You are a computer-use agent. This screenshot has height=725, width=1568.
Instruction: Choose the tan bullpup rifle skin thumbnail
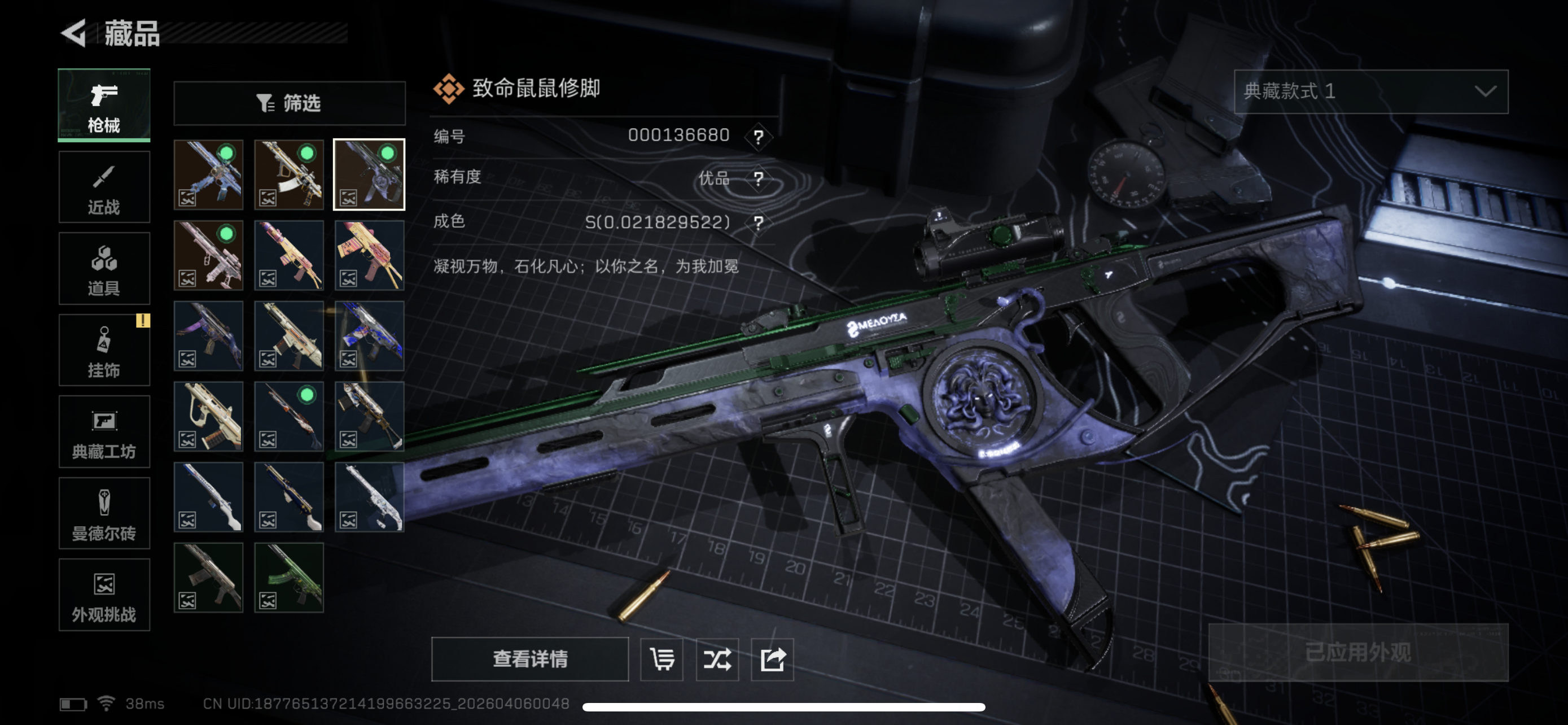tap(209, 416)
